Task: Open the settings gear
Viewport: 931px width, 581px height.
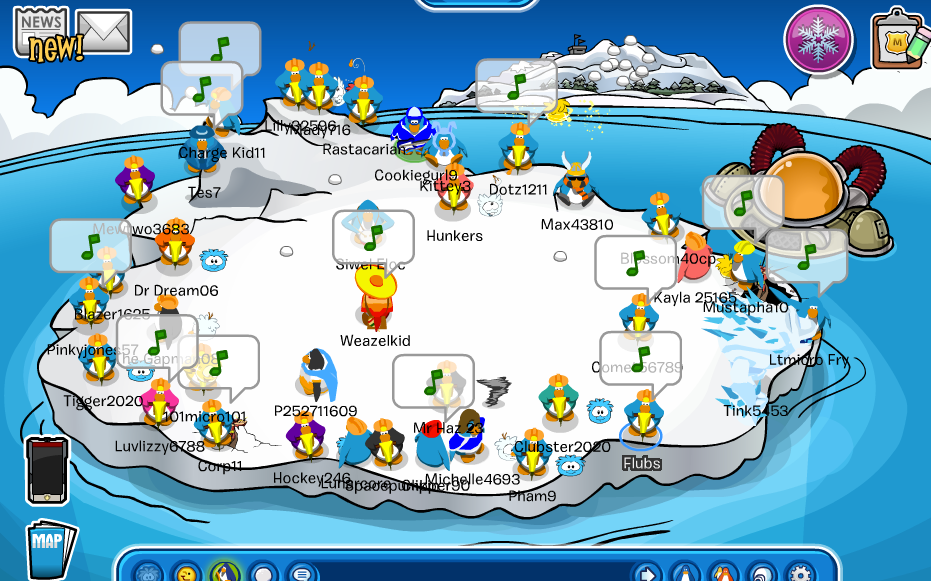Action: coord(799,574)
